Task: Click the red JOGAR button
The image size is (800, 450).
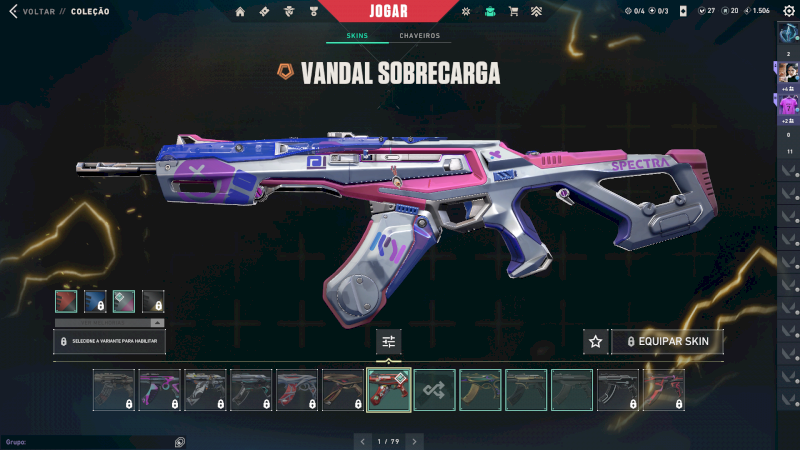Action: click(x=390, y=11)
